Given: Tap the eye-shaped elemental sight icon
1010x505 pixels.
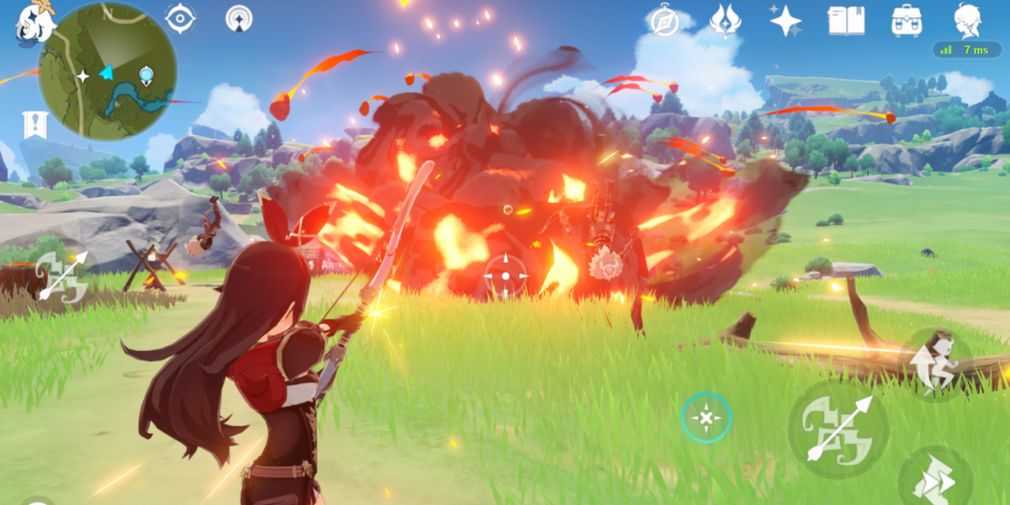Looking at the screenshot, I should (180, 18).
